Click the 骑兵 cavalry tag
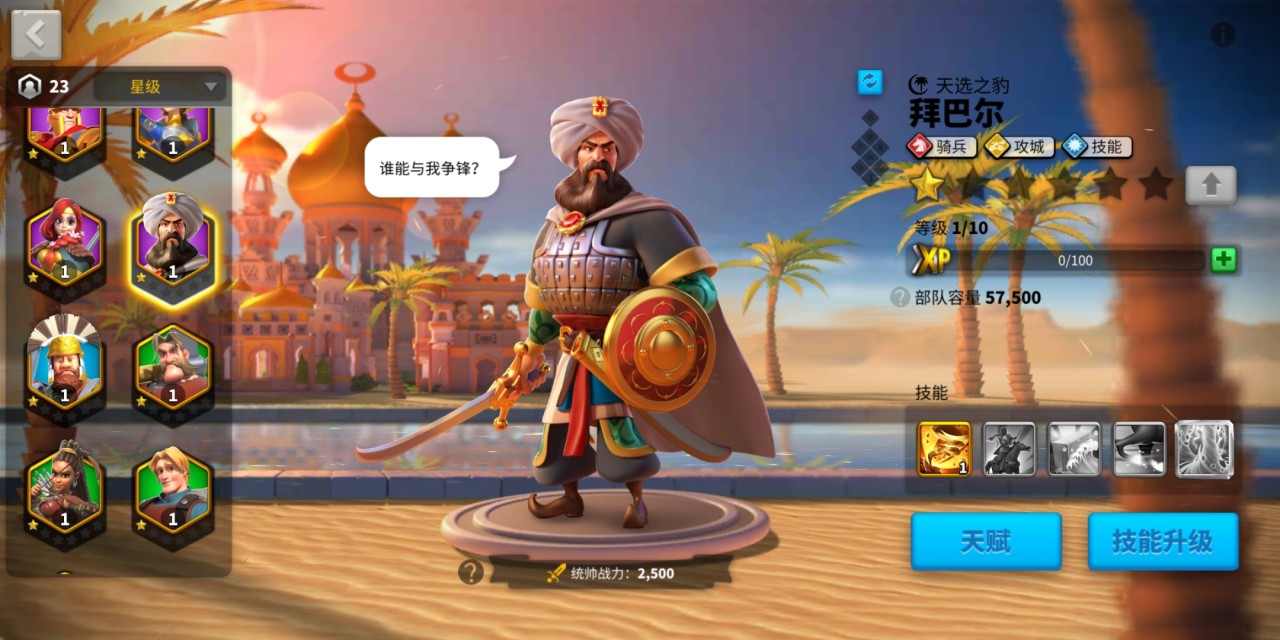This screenshot has height=640, width=1280. pos(941,146)
